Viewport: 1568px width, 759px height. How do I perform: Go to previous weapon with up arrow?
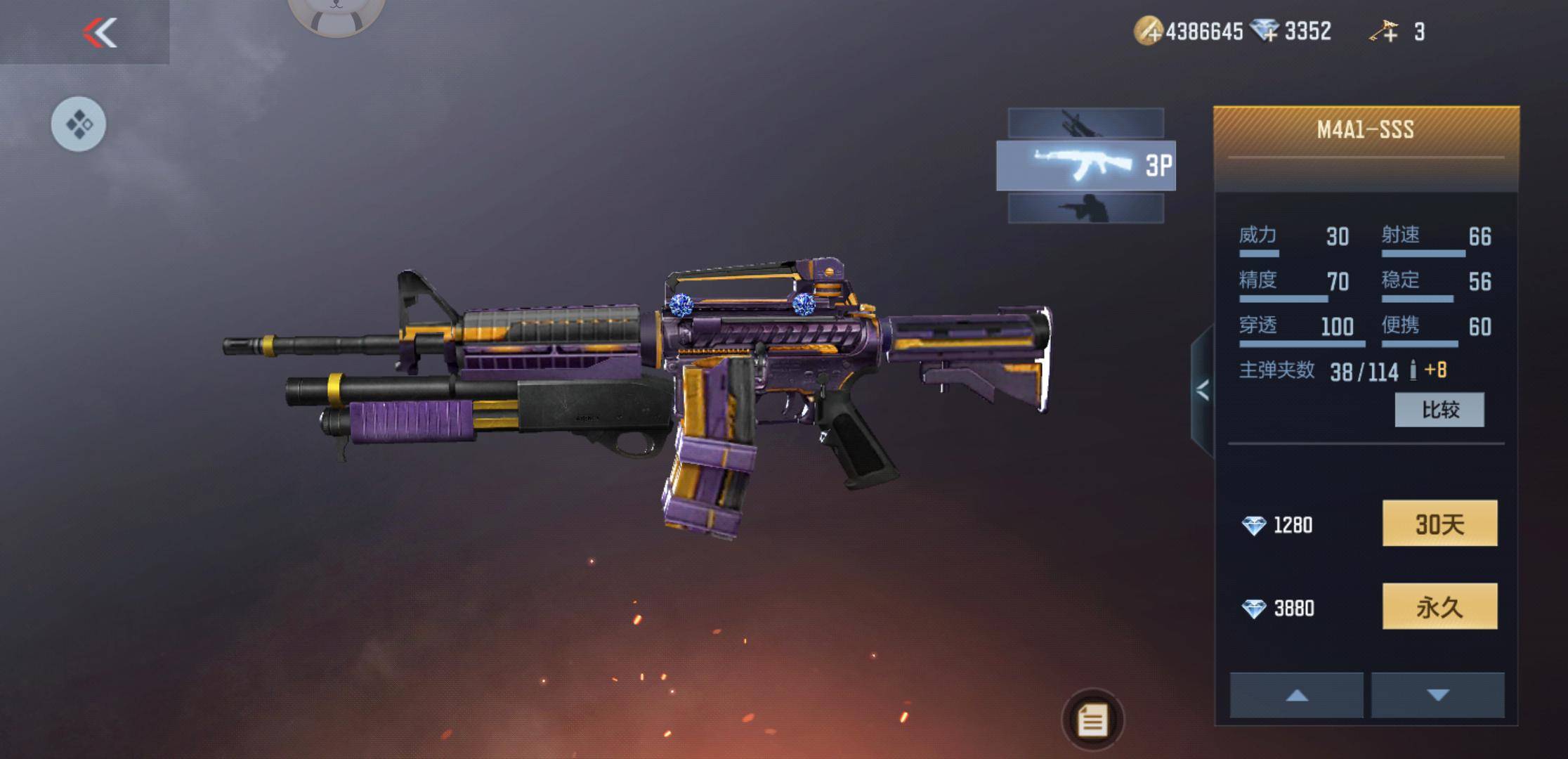[x=1296, y=695]
